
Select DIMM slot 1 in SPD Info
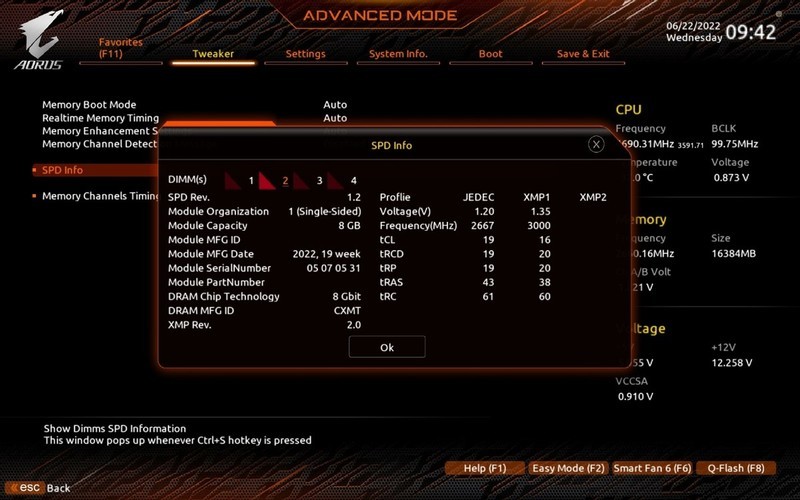click(x=240, y=180)
